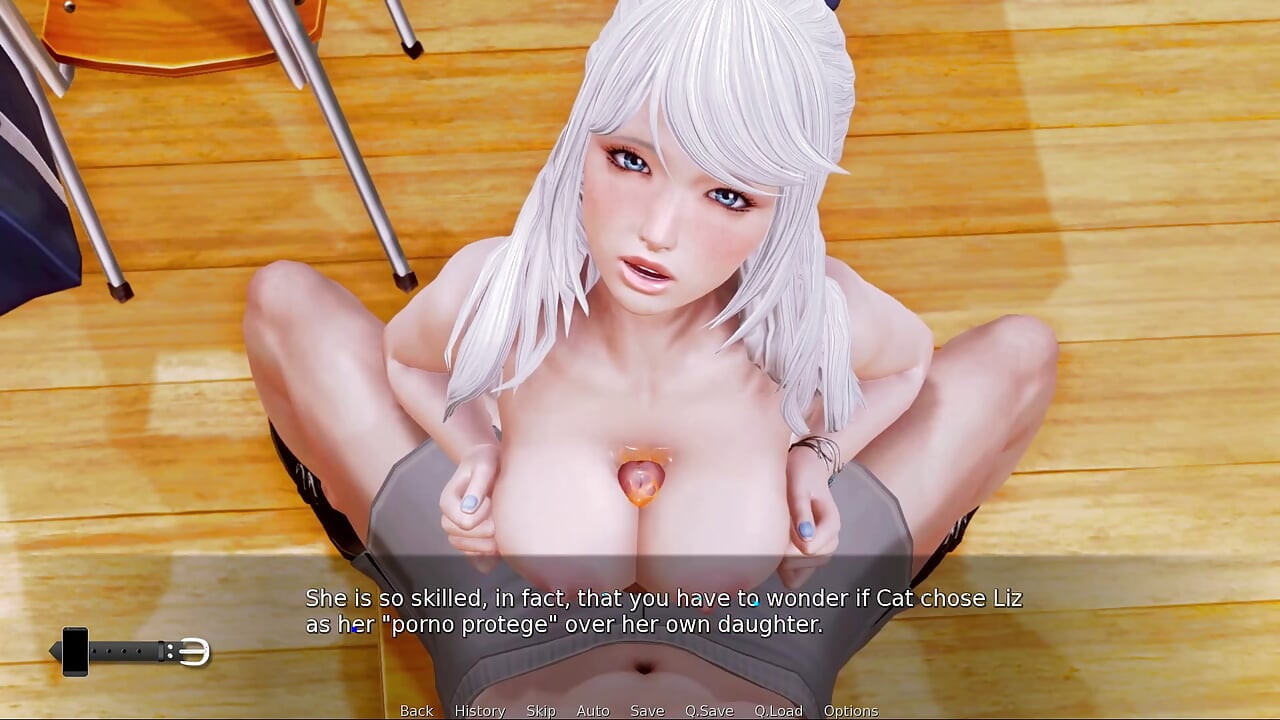1280x720 pixels.
Task: Roll back using the Back button
Action: [x=416, y=710]
